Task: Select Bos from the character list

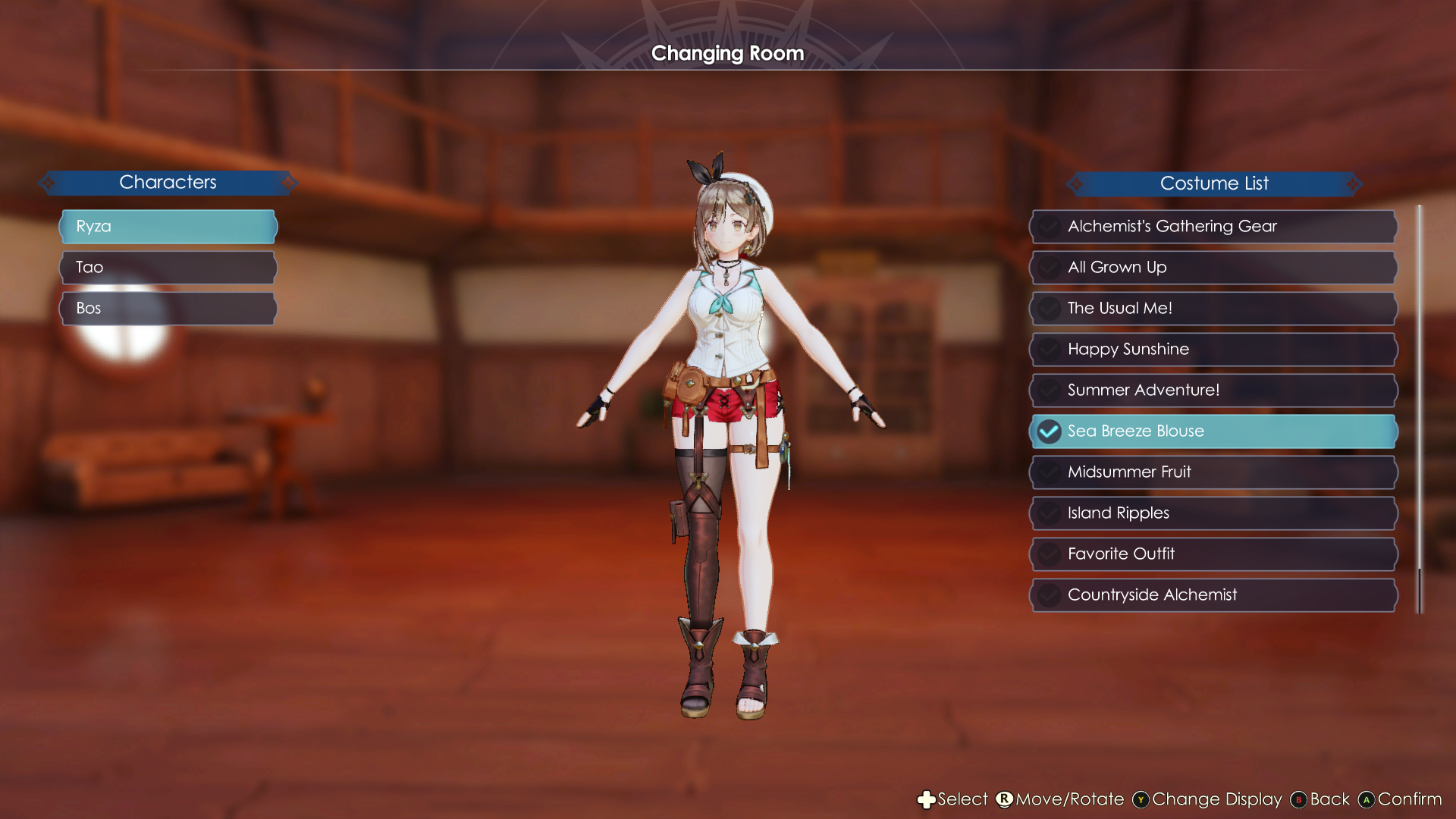Action: [168, 308]
